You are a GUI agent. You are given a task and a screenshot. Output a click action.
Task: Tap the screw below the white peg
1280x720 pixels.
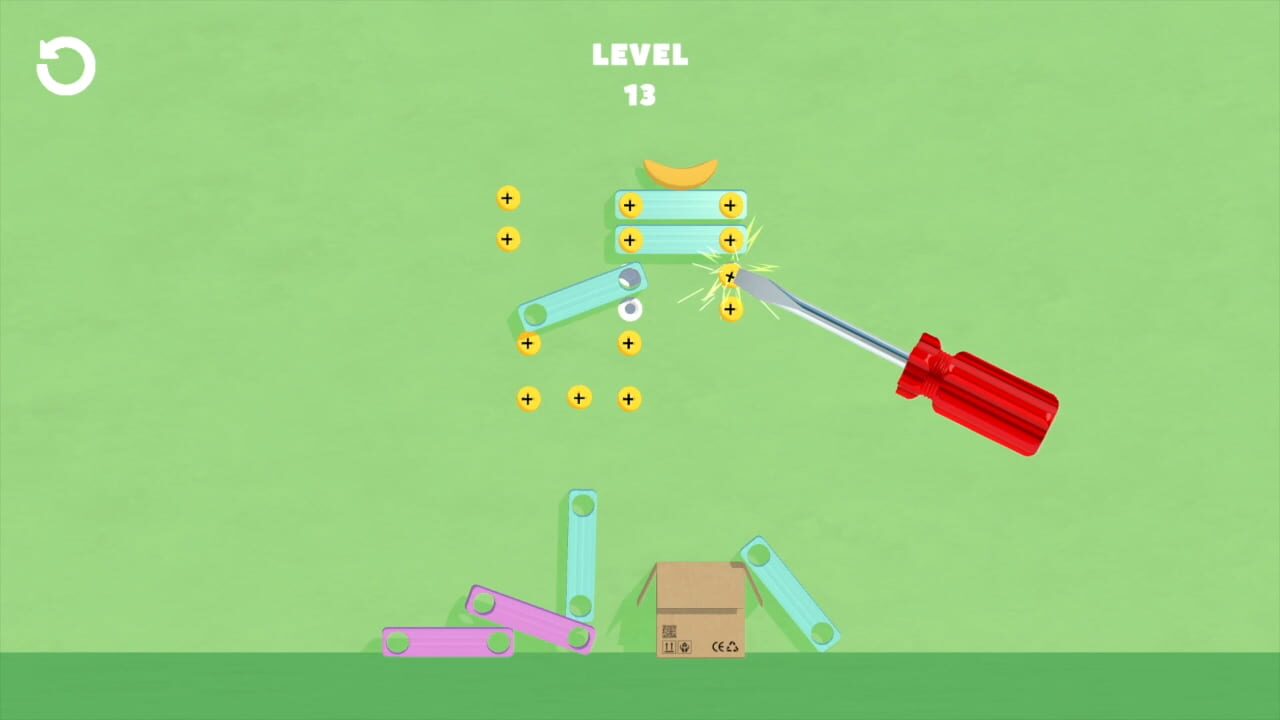629,343
